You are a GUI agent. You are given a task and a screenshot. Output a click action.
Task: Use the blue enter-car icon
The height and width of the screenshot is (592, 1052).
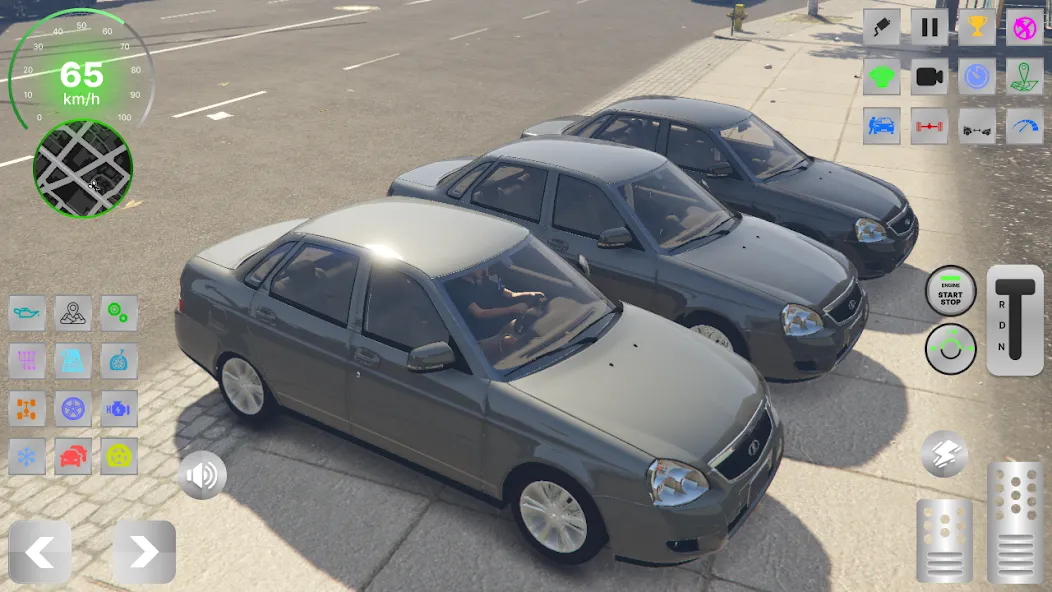(881, 126)
